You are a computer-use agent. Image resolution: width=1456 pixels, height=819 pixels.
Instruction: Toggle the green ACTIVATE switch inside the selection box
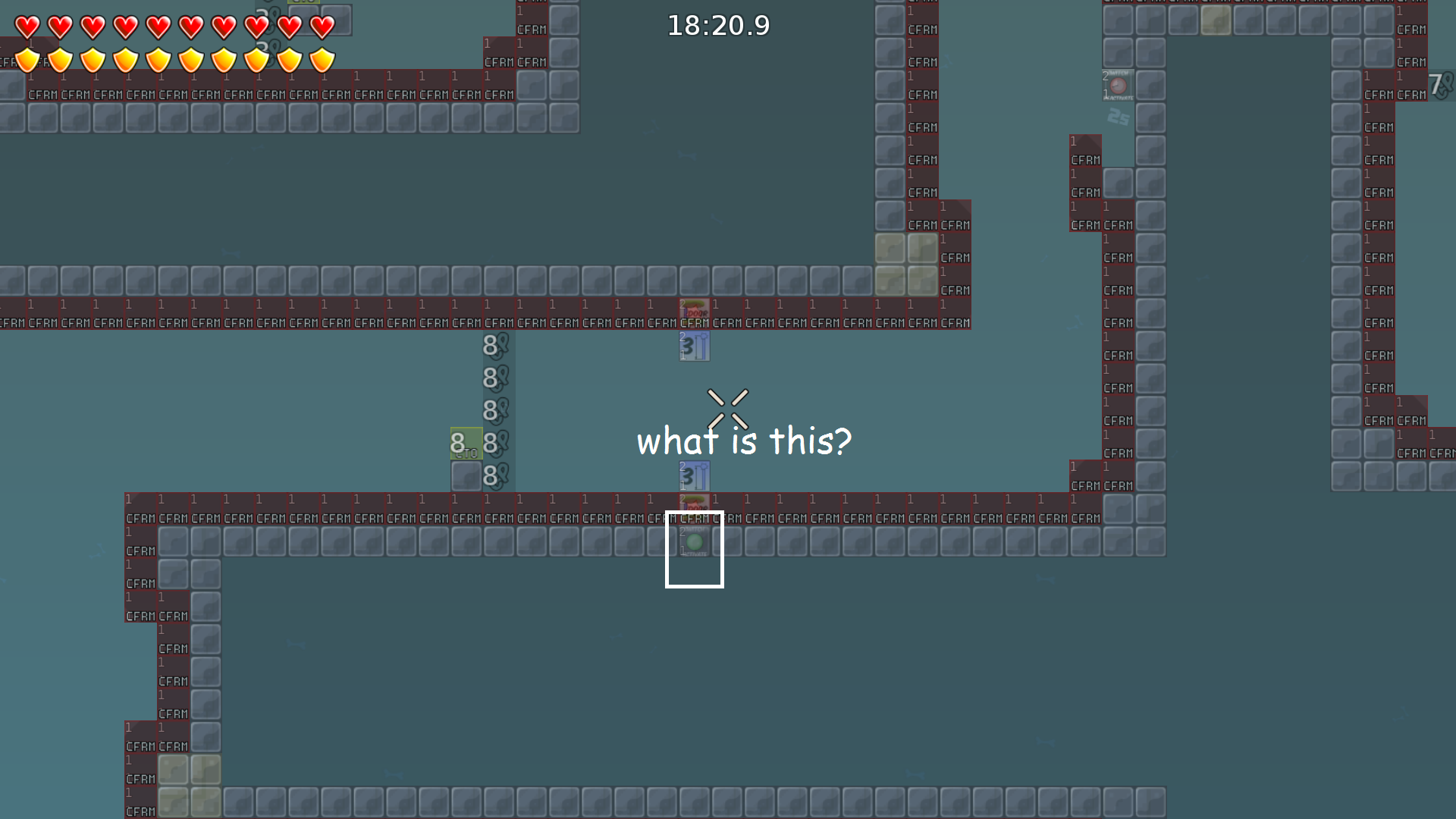694,540
